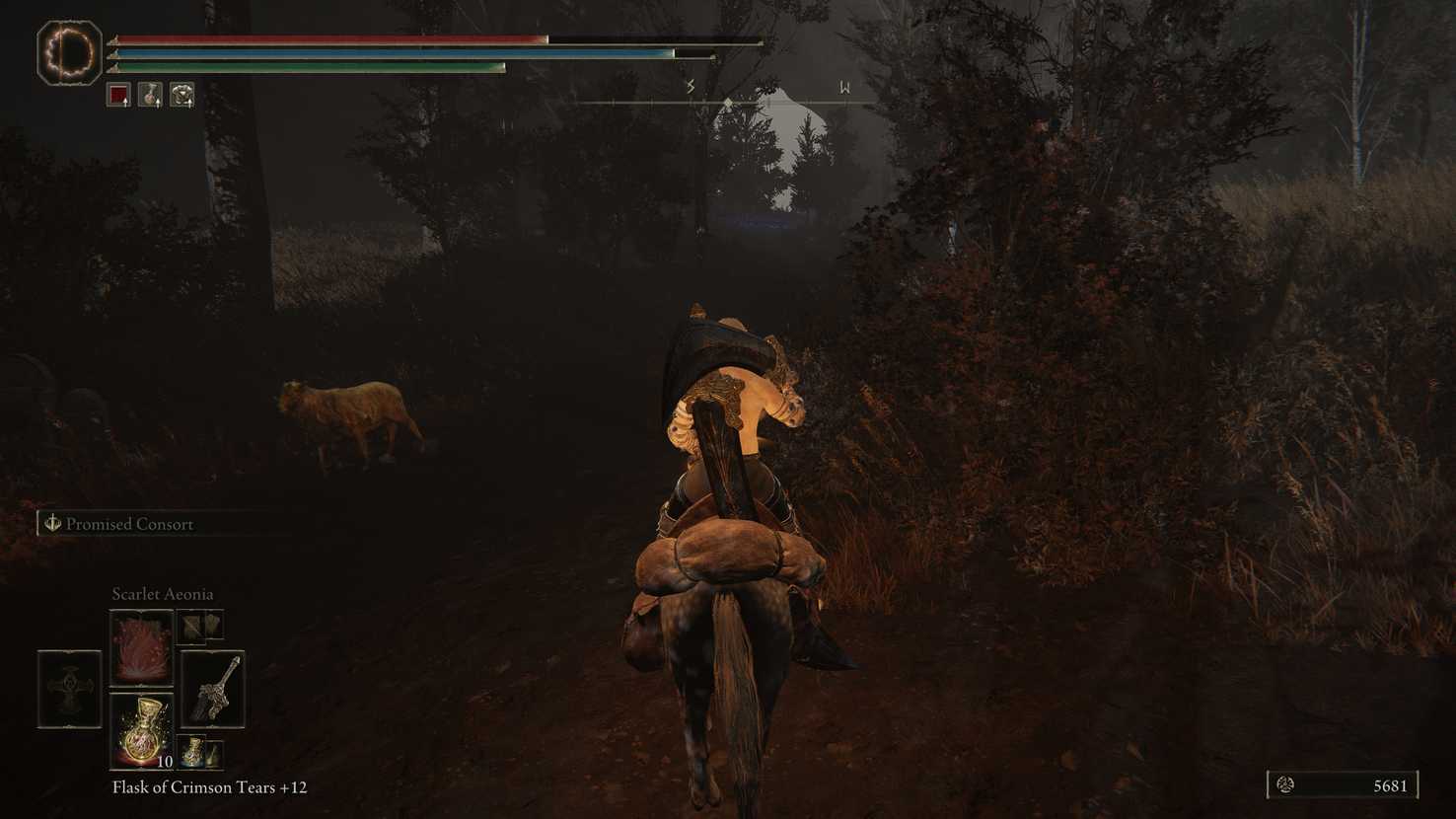The height and width of the screenshot is (819, 1456).
Task: Click the Promised Consort tracker entry
Action: pos(128,524)
